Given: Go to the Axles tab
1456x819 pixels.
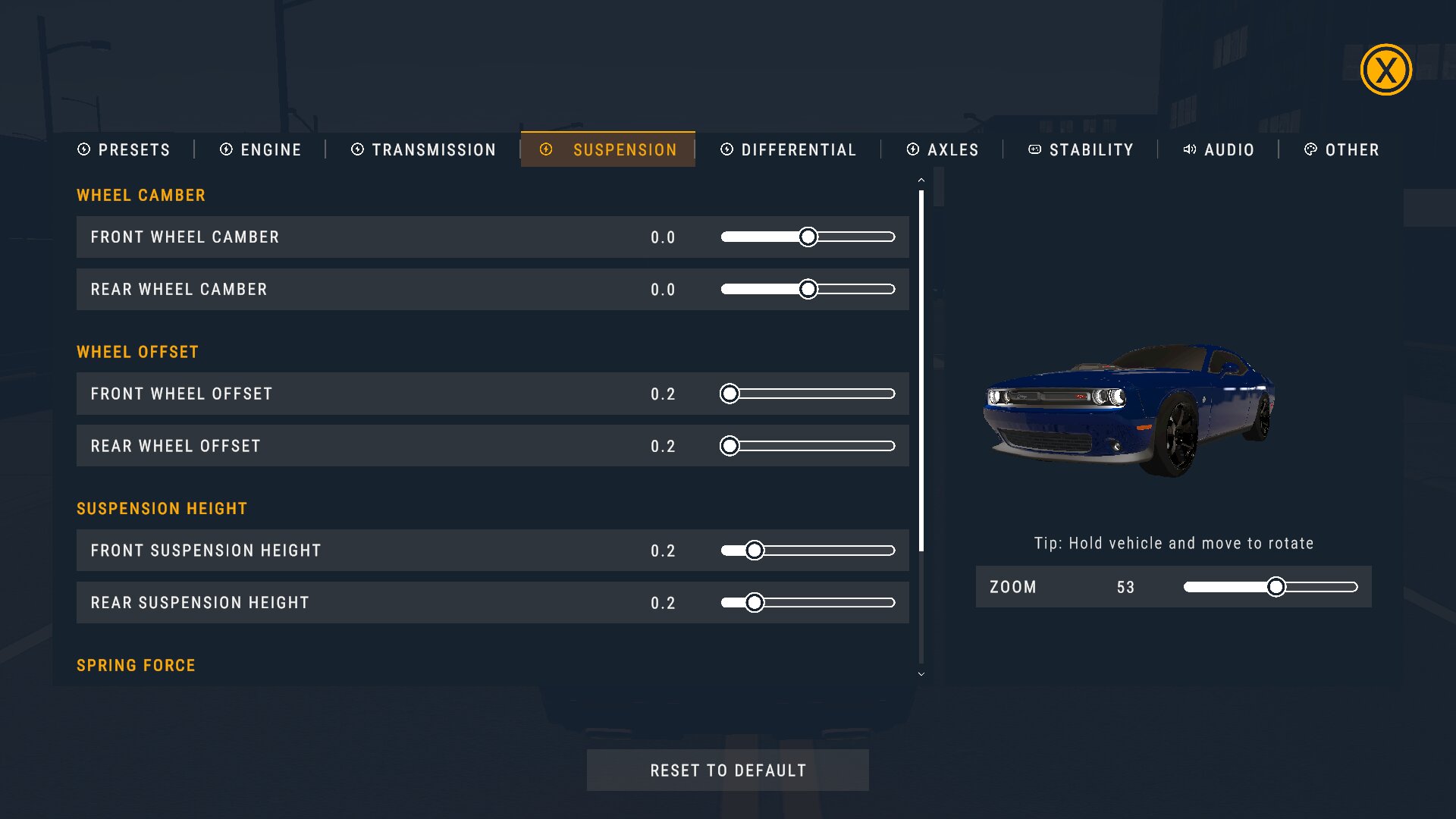Looking at the screenshot, I should pos(943,150).
